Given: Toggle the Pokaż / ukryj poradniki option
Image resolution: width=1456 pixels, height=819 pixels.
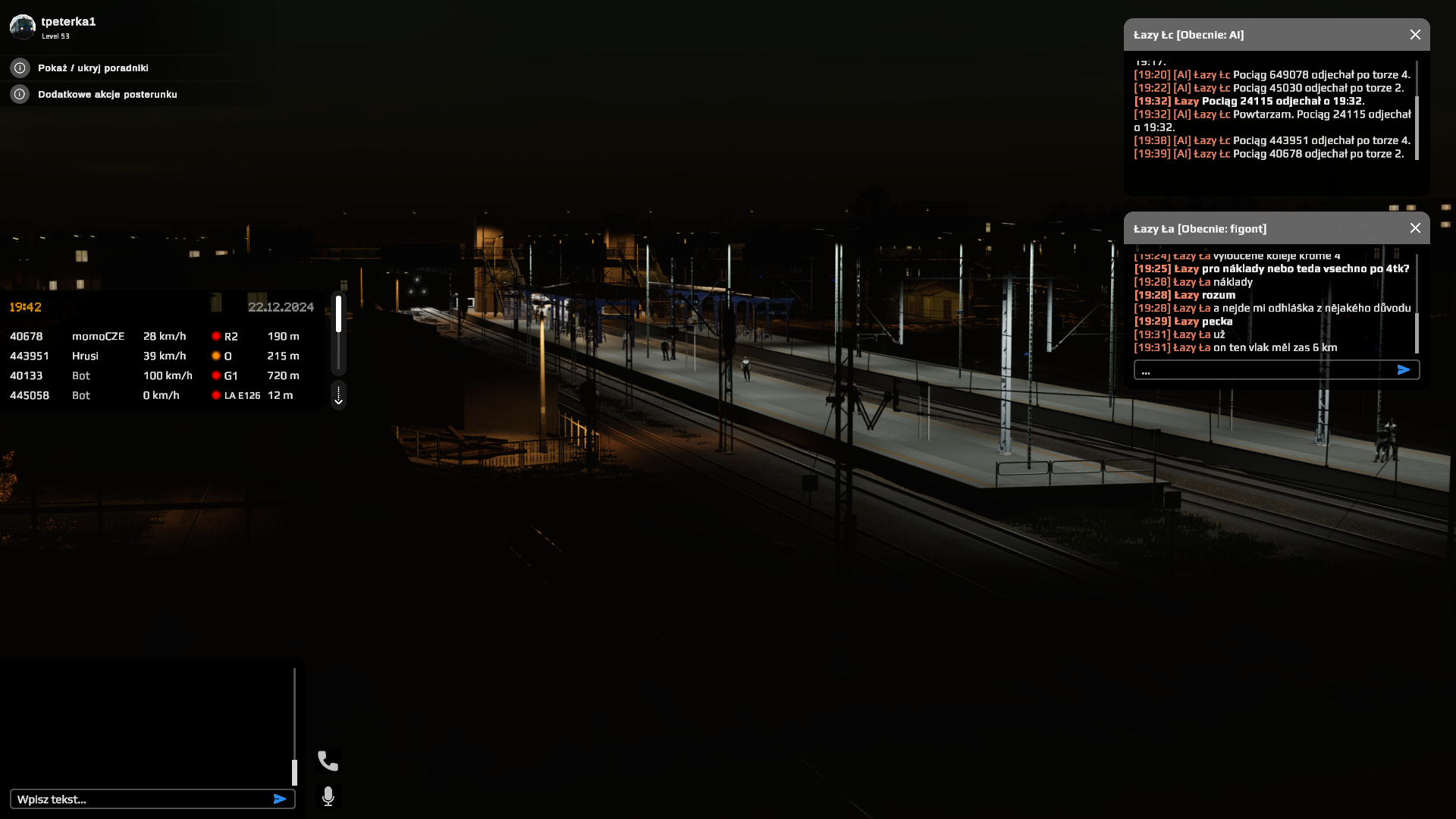Looking at the screenshot, I should coord(93,68).
